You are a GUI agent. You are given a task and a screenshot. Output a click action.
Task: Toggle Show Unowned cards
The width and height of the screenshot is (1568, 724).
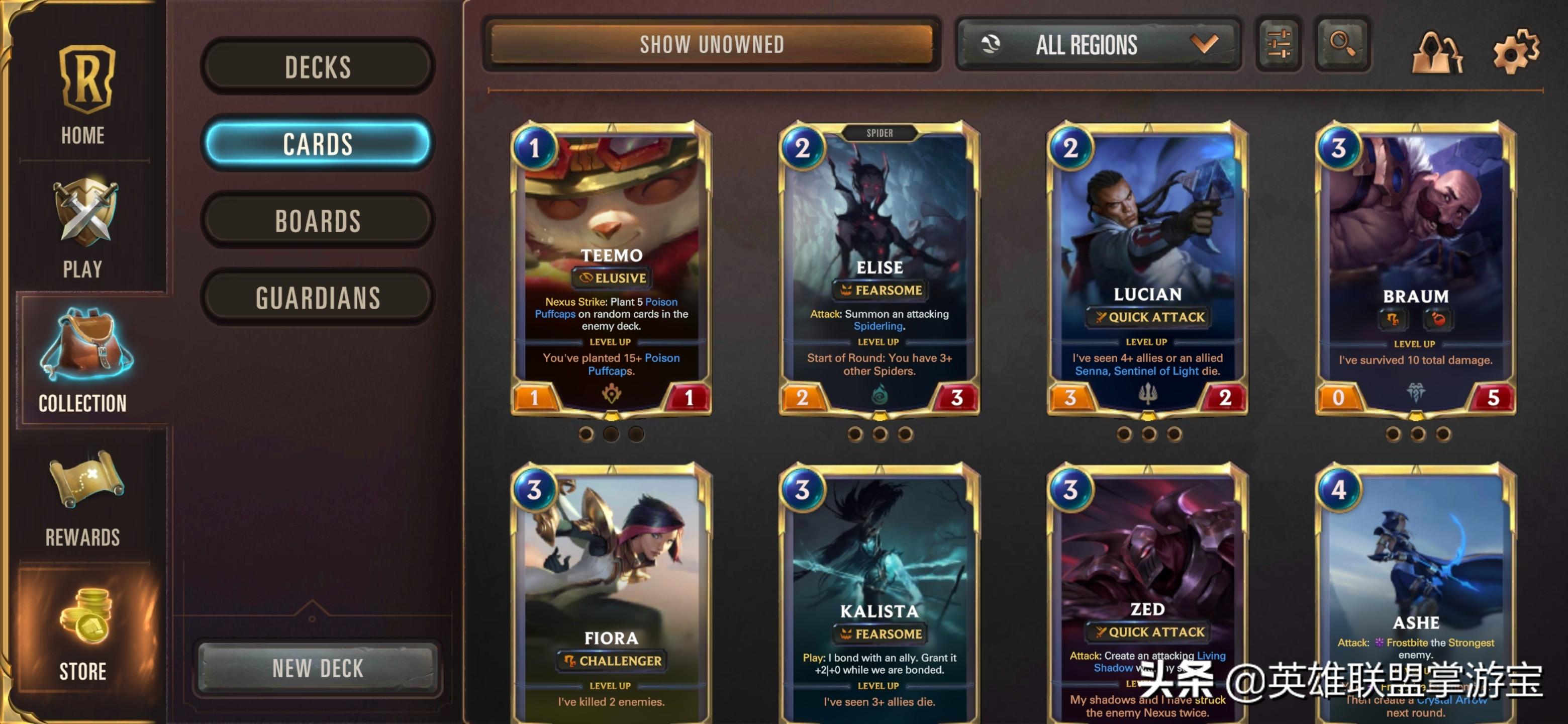712,44
